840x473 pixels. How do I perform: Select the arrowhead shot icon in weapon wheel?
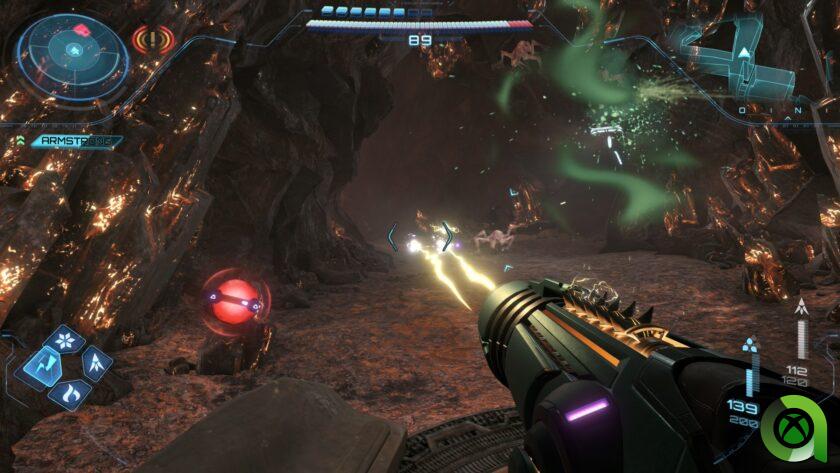tap(96, 364)
